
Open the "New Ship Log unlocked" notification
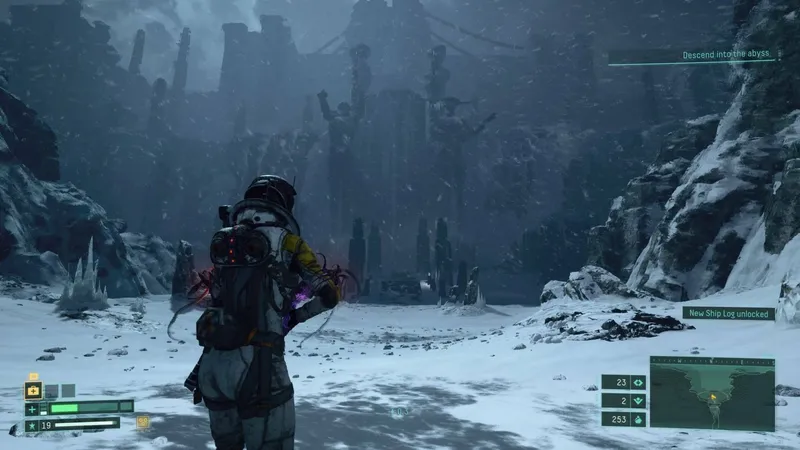tap(728, 313)
